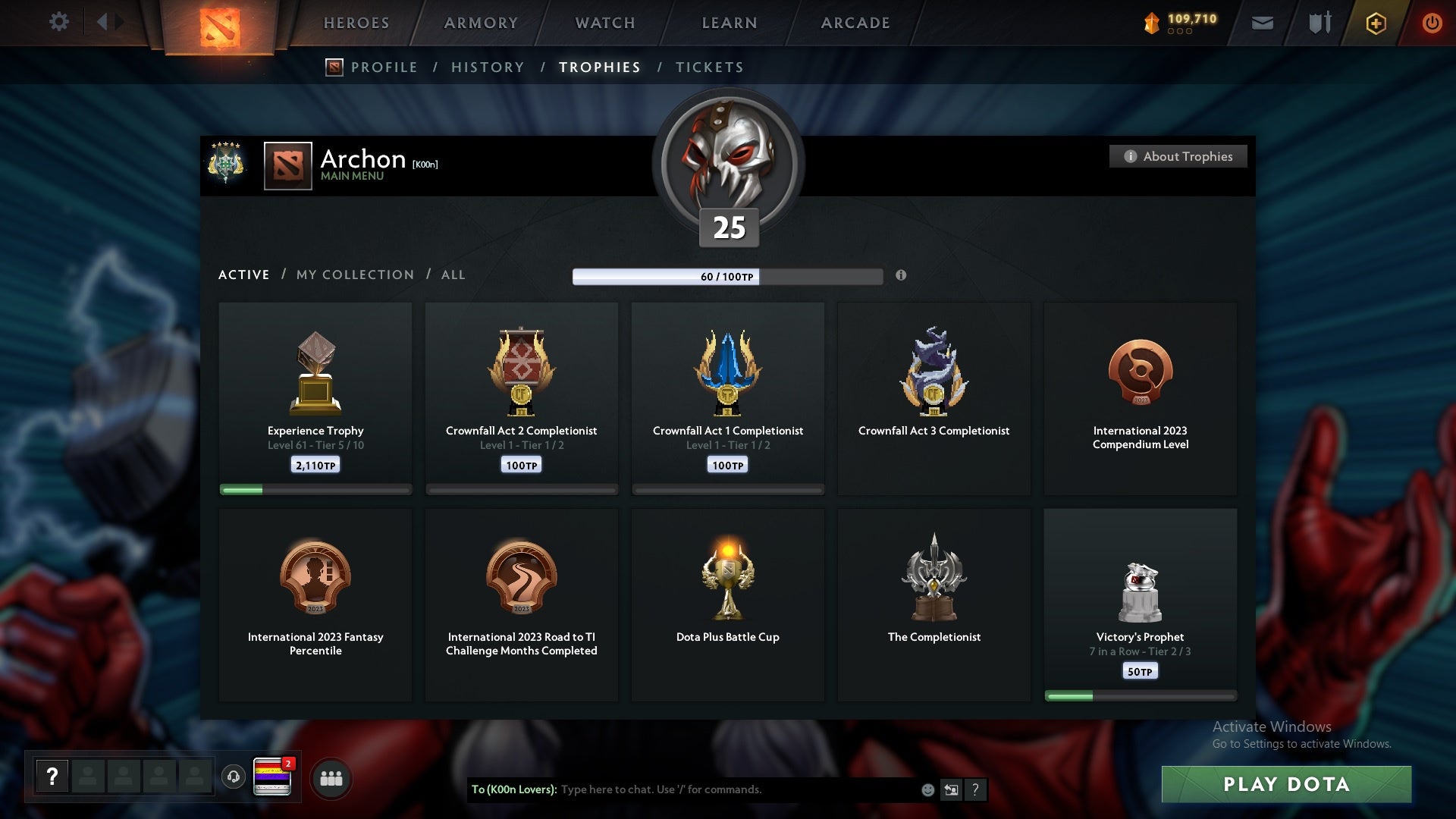Open the HEROES menu
The height and width of the screenshot is (819, 1456).
(x=356, y=23)
